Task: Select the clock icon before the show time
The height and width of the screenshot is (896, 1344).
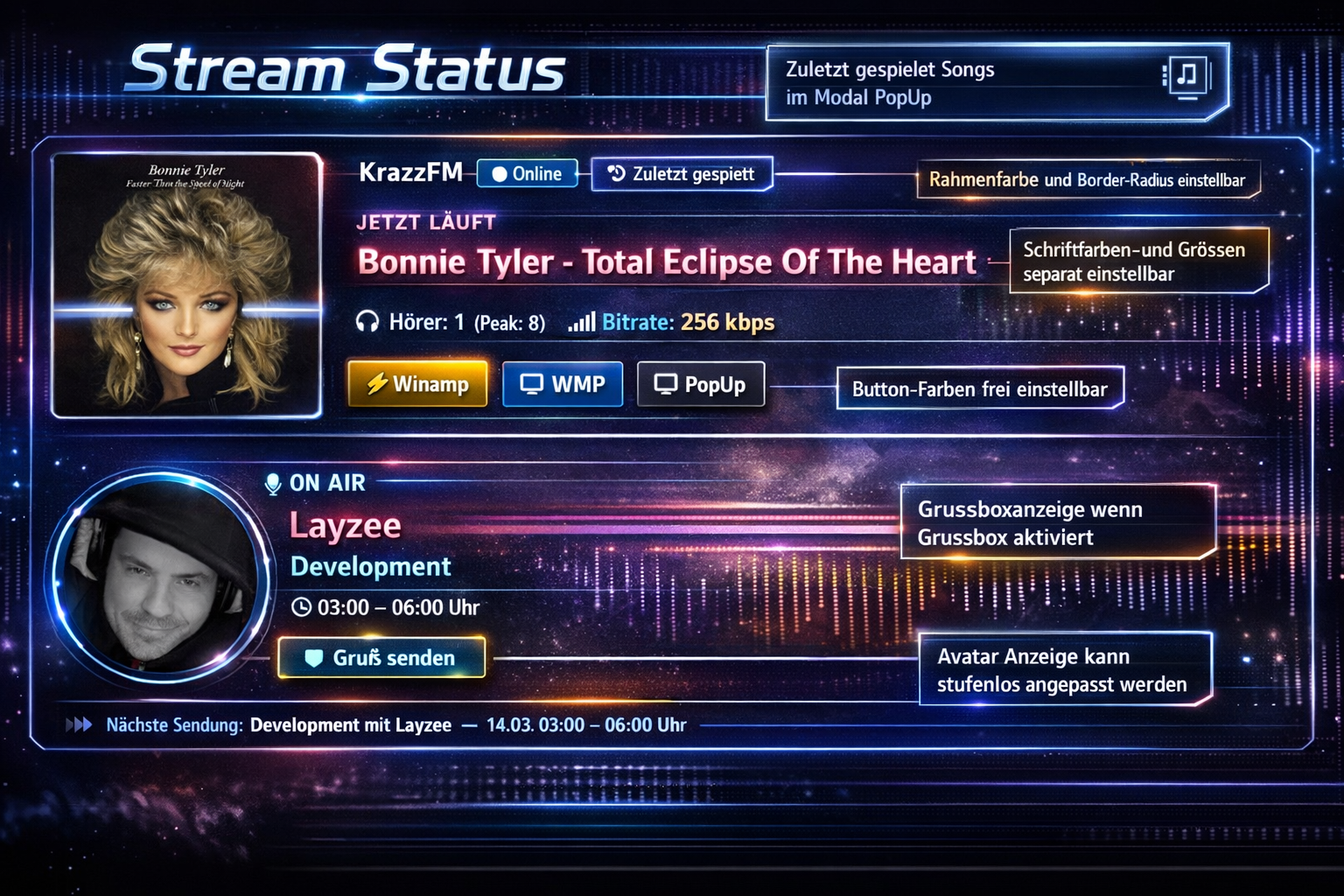Action: [x=301, y=606]
